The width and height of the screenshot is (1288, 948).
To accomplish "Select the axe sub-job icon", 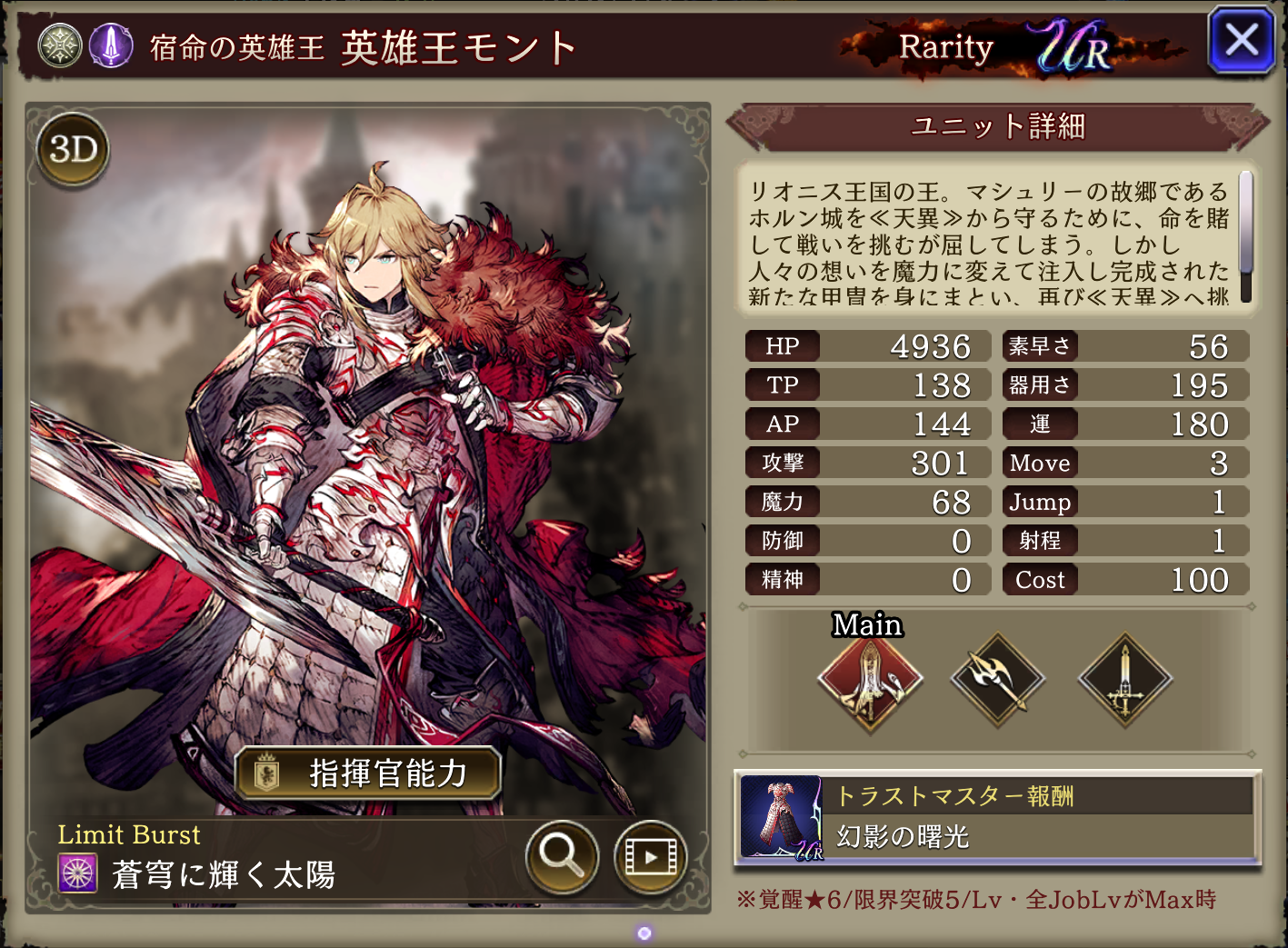I will click(997, 680).
